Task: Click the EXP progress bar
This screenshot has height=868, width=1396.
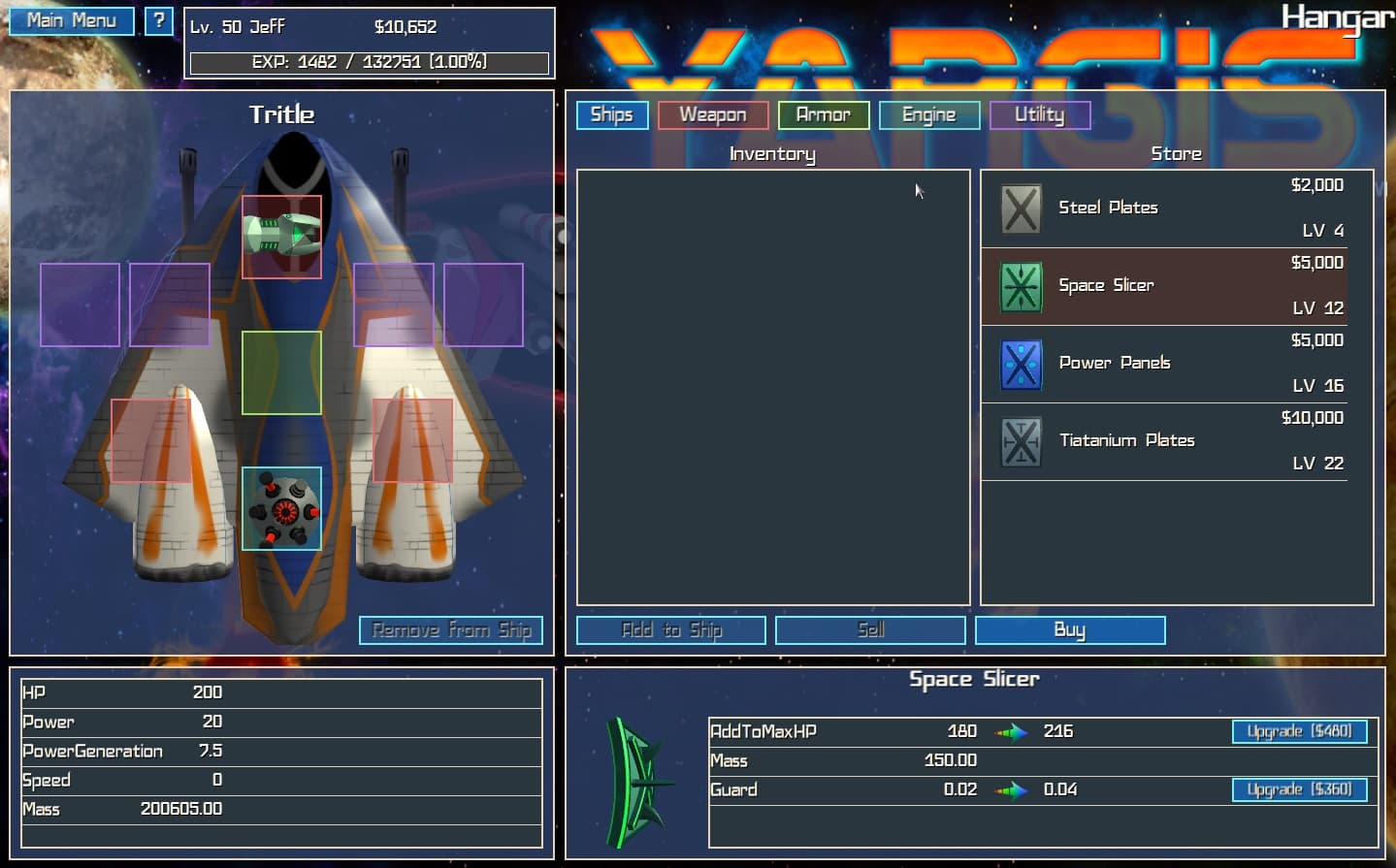Action: coord(369,60)
